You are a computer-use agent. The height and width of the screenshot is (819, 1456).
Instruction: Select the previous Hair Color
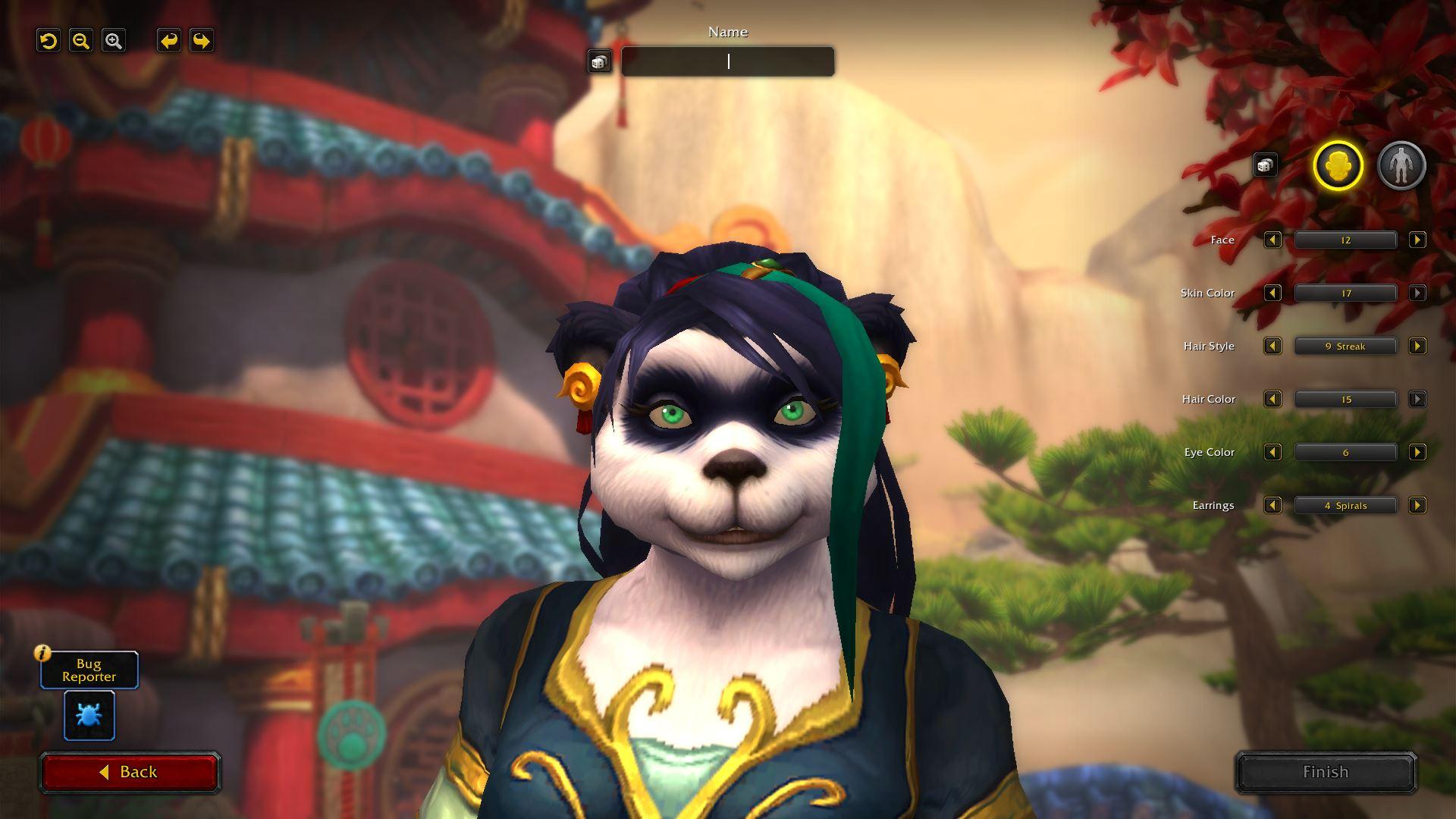[1272, 399]
